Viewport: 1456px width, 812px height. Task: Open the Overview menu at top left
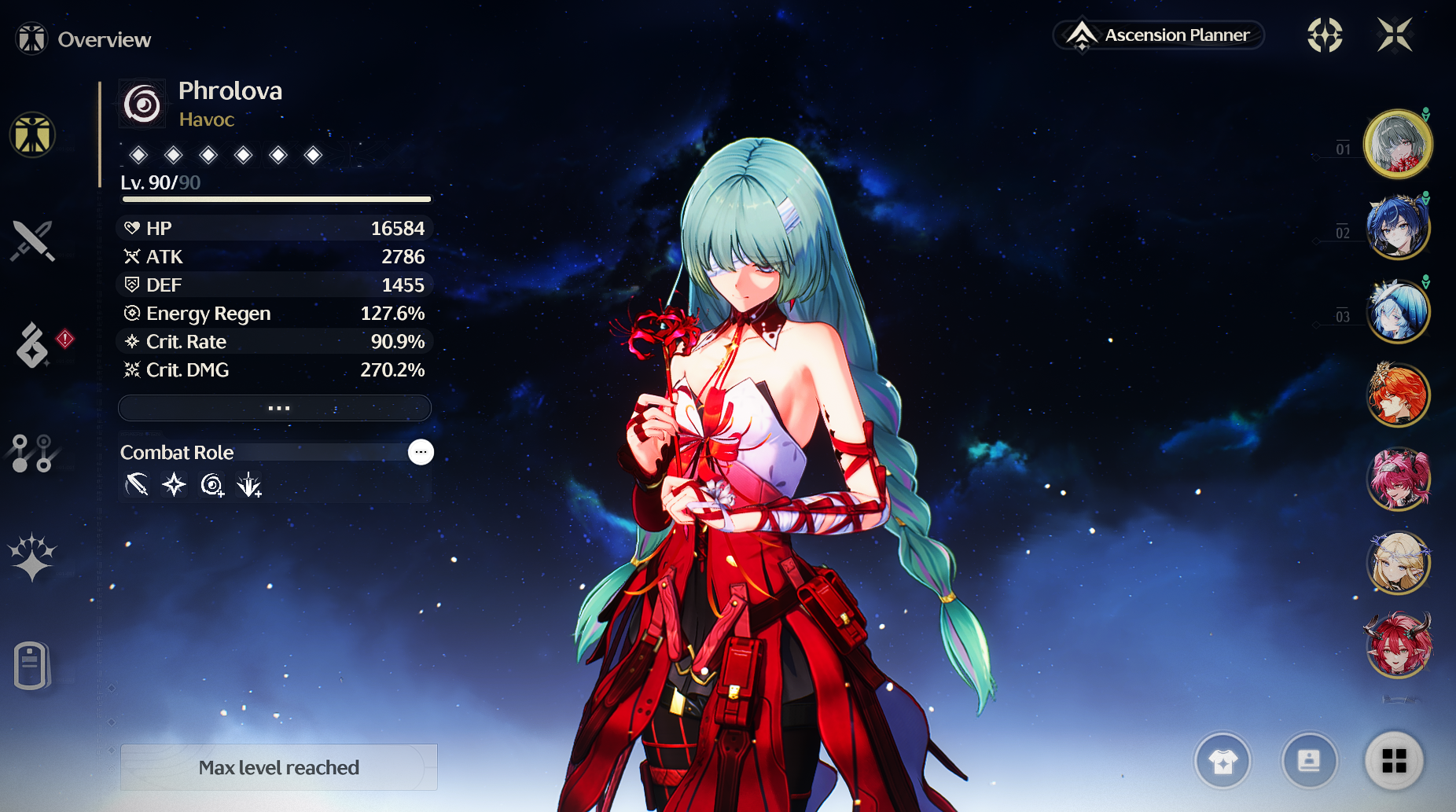pyautogui.click(x=82, y=38)
